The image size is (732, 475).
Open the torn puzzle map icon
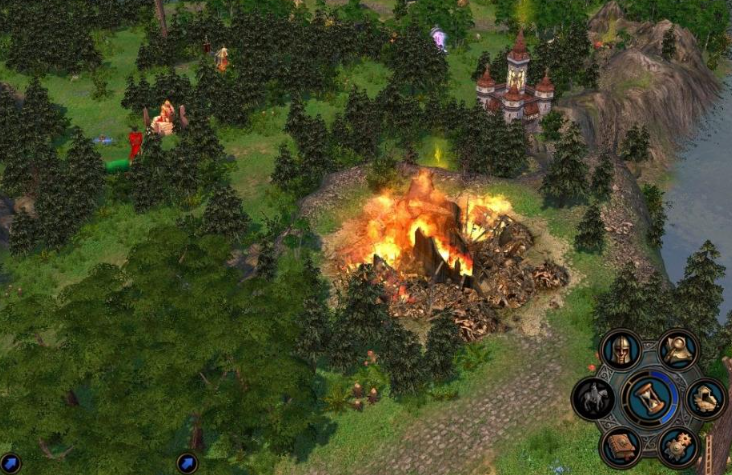pos(706,398)
